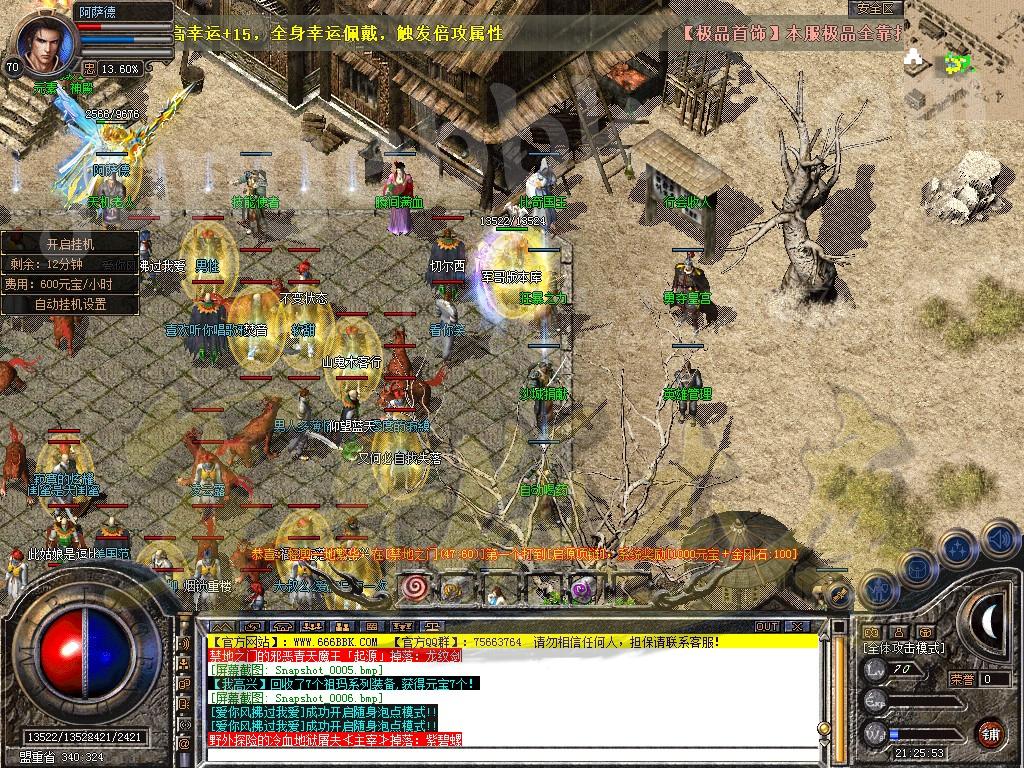Close the chat panel with X
1024x768 pixels.
[x=797, y=626]
